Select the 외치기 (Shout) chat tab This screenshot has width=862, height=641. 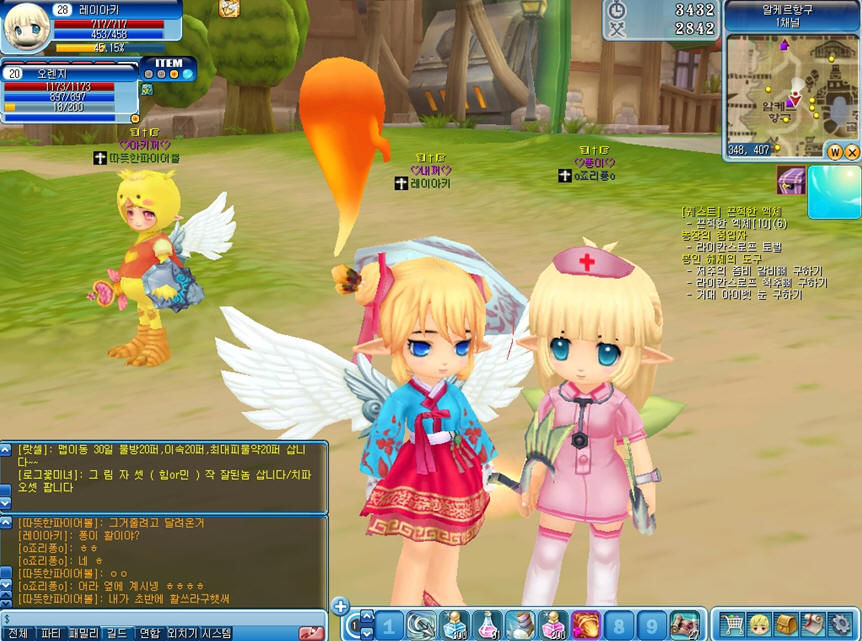(x=182, y=633)
